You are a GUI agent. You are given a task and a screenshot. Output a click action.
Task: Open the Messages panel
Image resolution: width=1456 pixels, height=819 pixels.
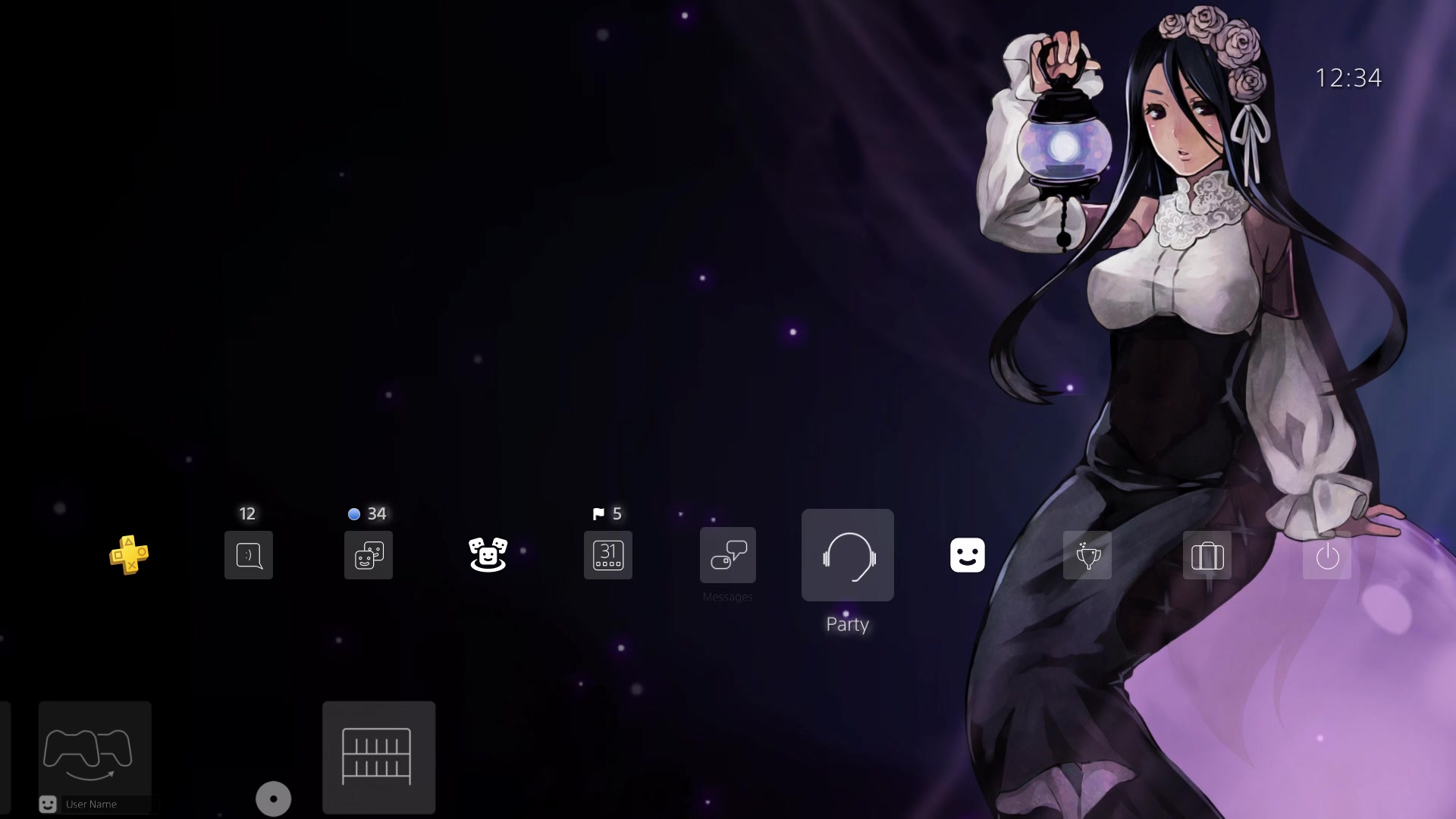click(727, 555)
